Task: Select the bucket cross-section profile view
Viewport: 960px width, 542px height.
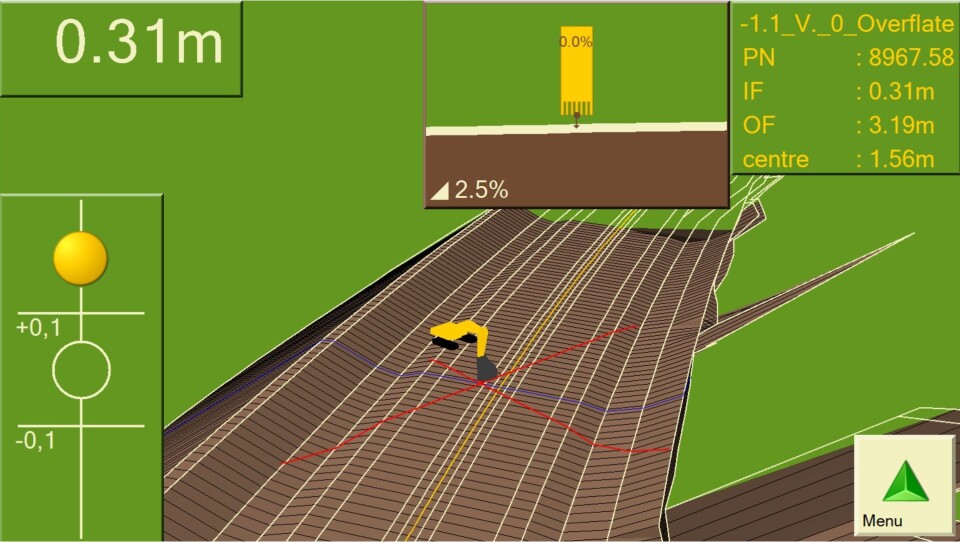Action: (576, 104)
